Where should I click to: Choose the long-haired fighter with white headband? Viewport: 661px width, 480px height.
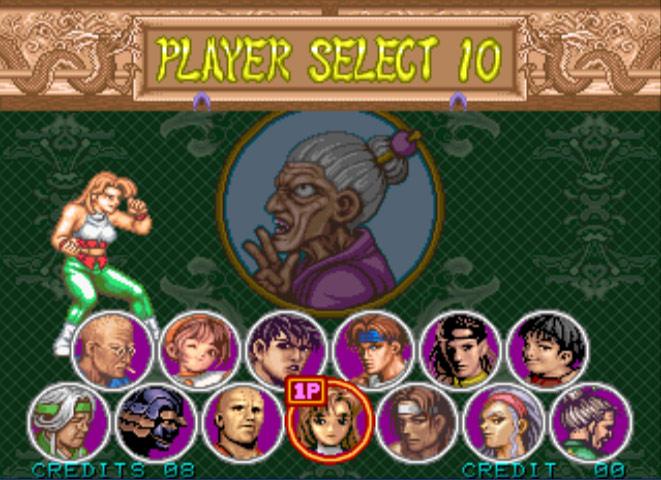tap(460, 351)
